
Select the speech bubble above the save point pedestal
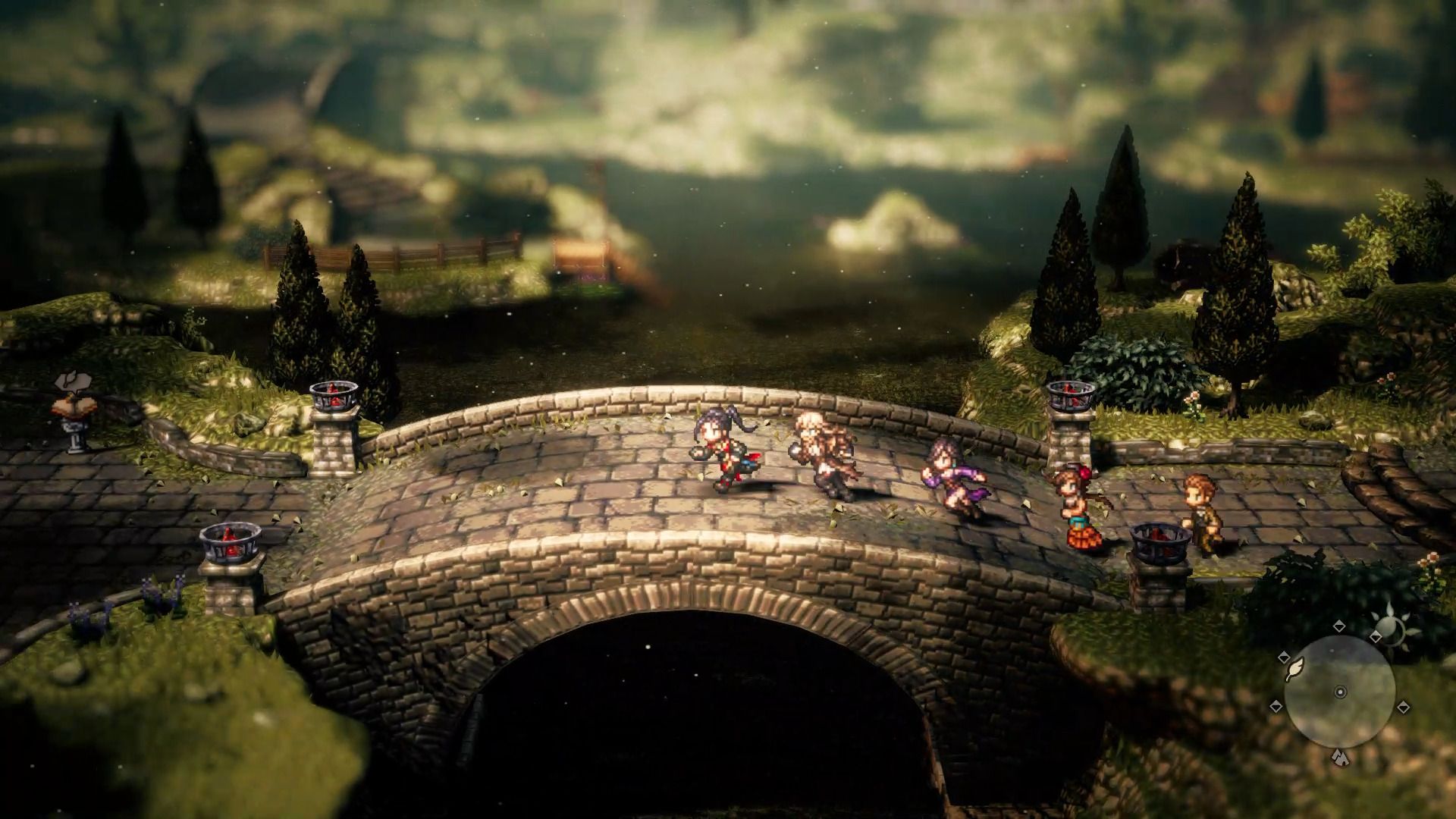coord(72,379)
